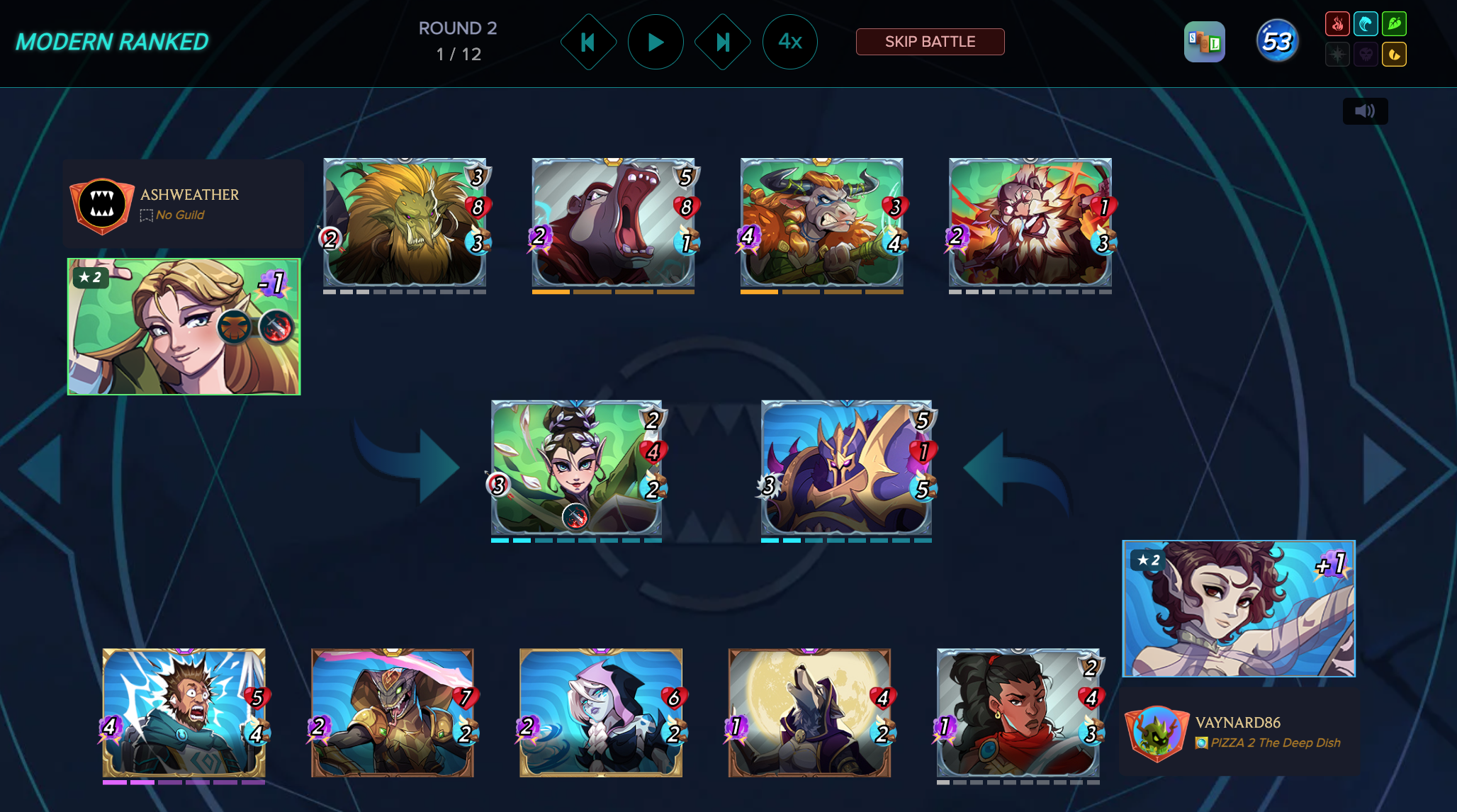The height and width of the screenshot is (812, 1457).
Task: Select the gold dragon element icon
Action: (x=1394, y=55)
